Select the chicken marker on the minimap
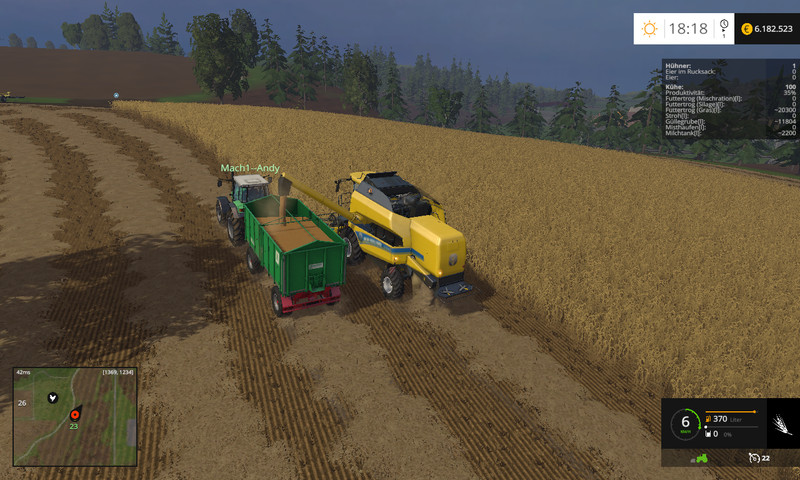 [50, 396]
